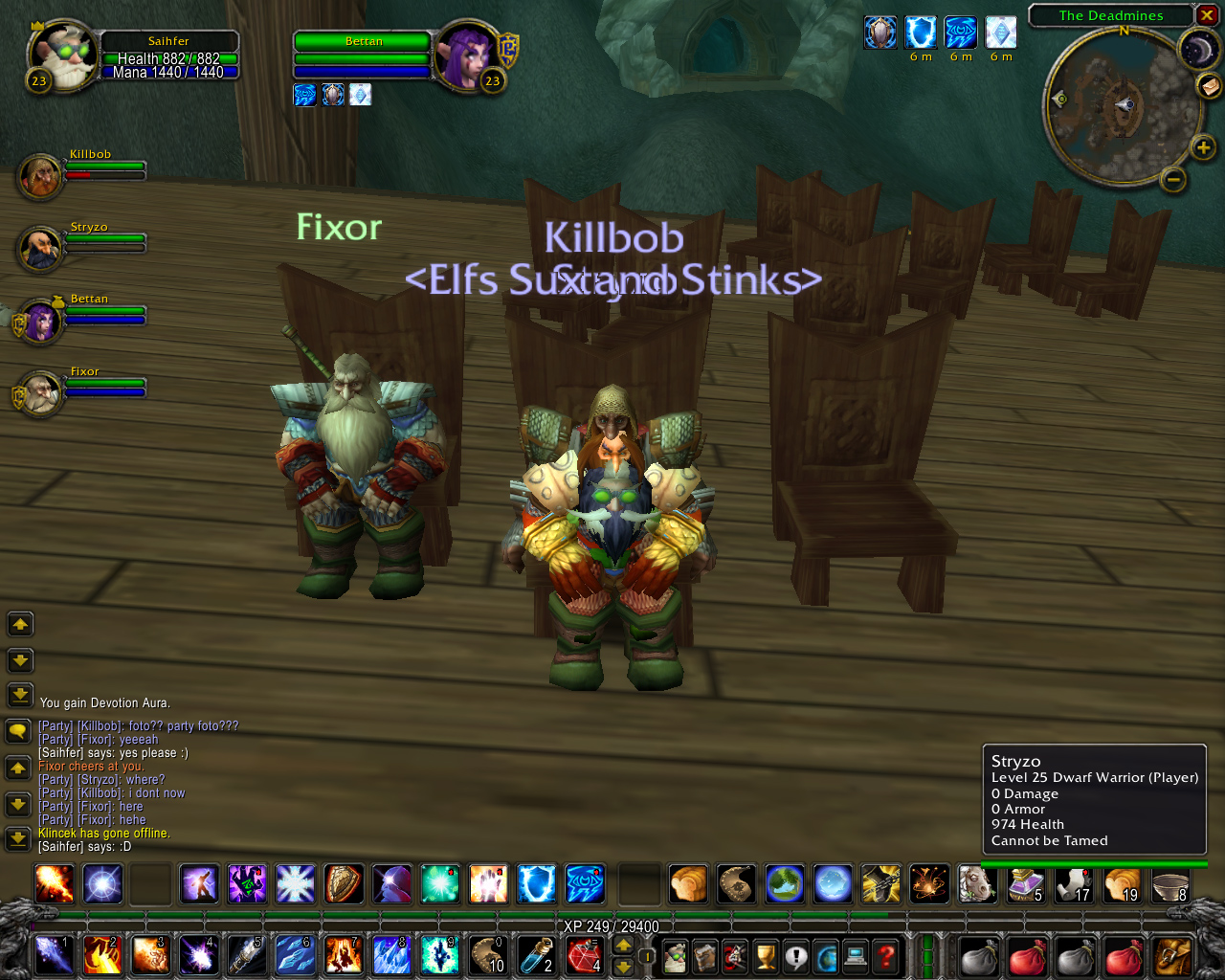This screenshot has width=1225, height=980.
Task: Open the backpack bag slot
Action: point(1172,955)
